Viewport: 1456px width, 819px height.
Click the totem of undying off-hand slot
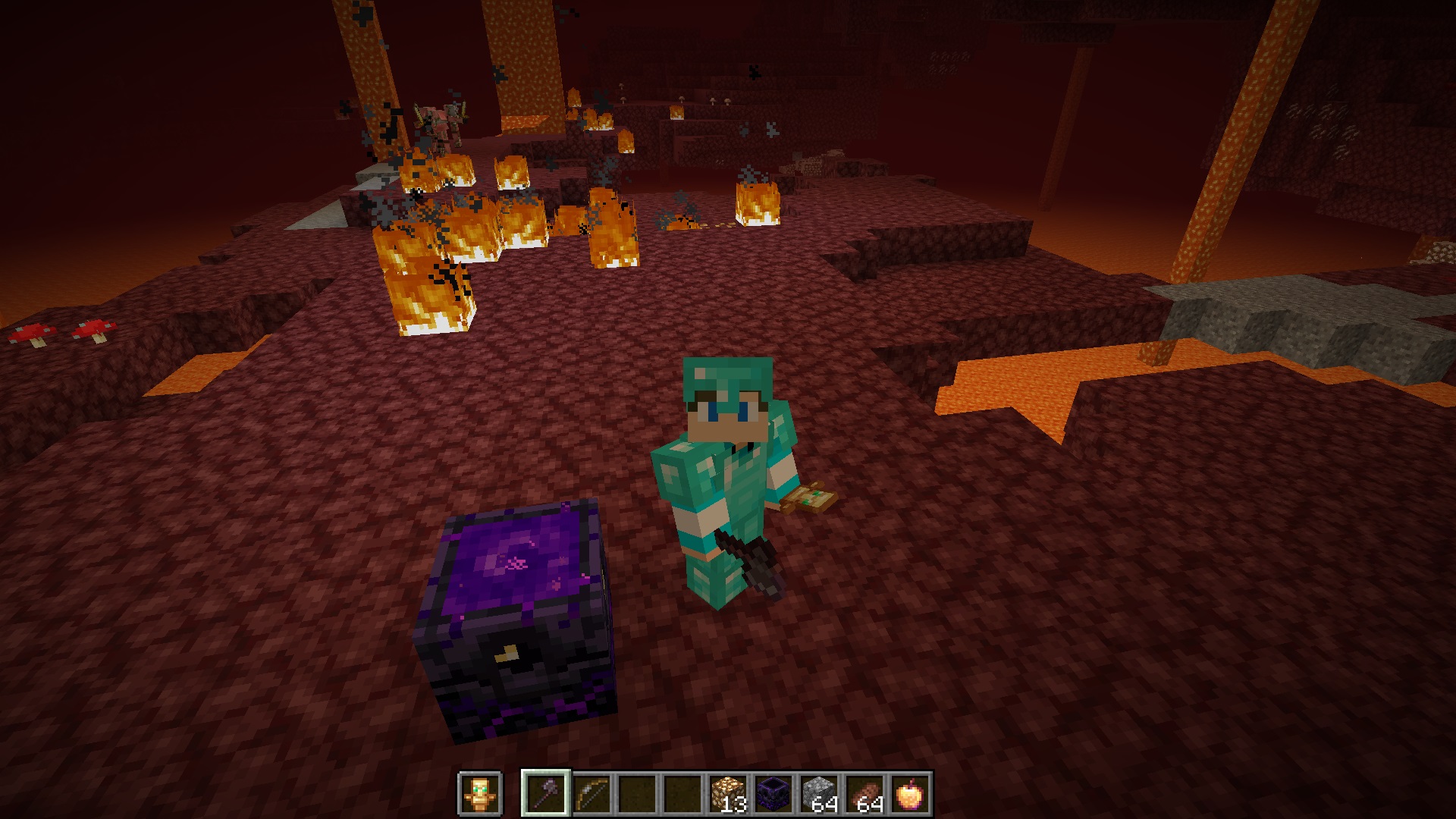click(x=480, y=794)
